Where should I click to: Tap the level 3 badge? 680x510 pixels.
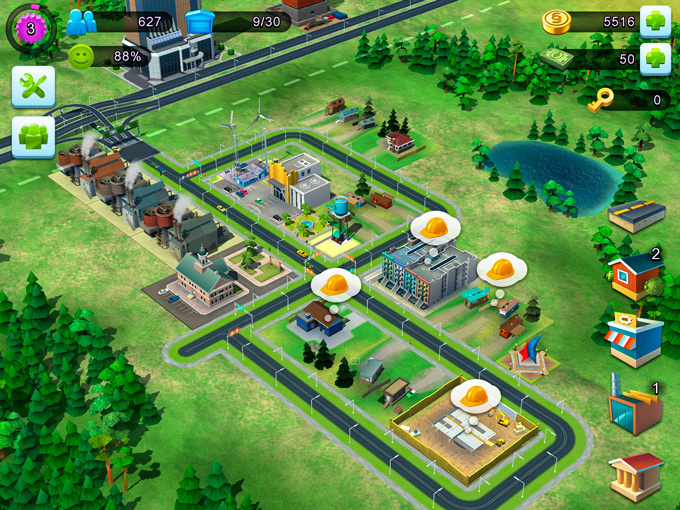pyautogui.click(x=30, y=28)
